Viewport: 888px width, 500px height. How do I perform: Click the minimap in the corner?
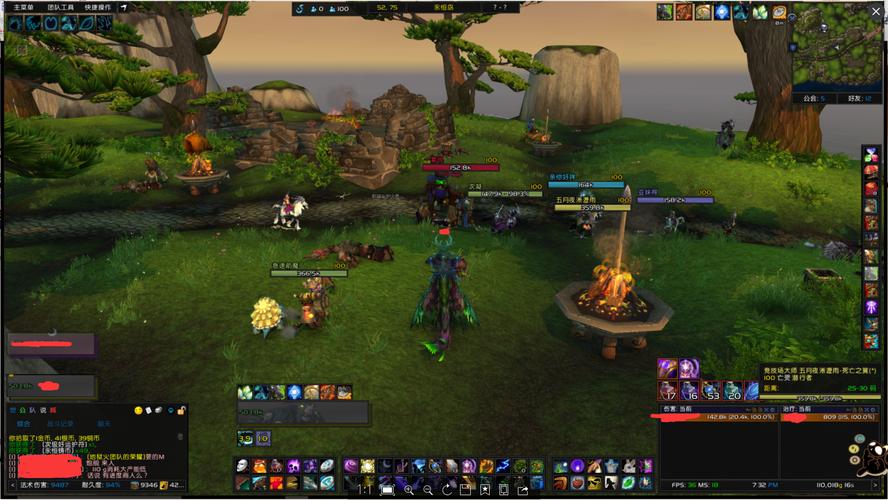tap(838, 45)
